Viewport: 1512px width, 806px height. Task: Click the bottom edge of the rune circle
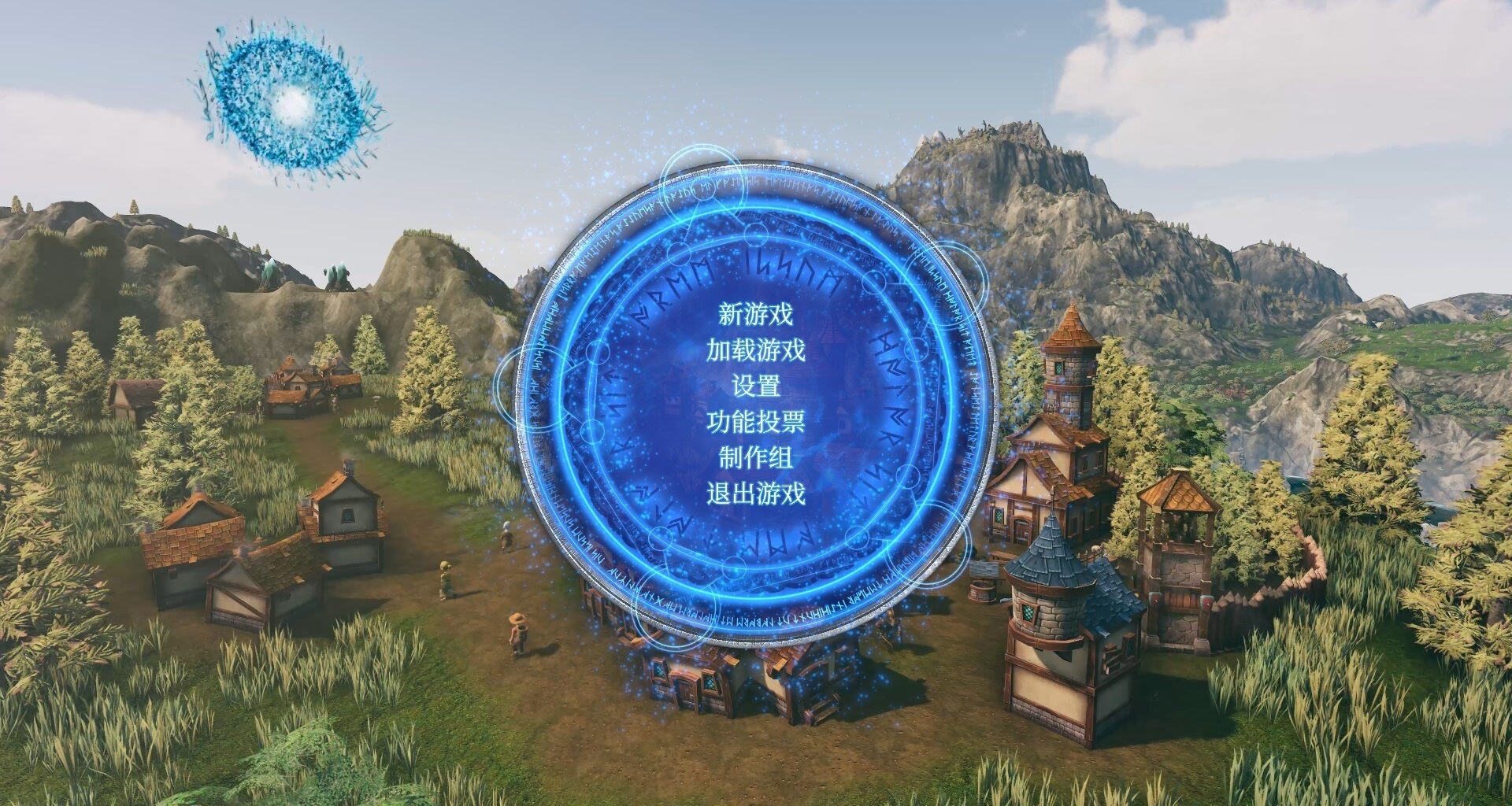click(756, 622)
